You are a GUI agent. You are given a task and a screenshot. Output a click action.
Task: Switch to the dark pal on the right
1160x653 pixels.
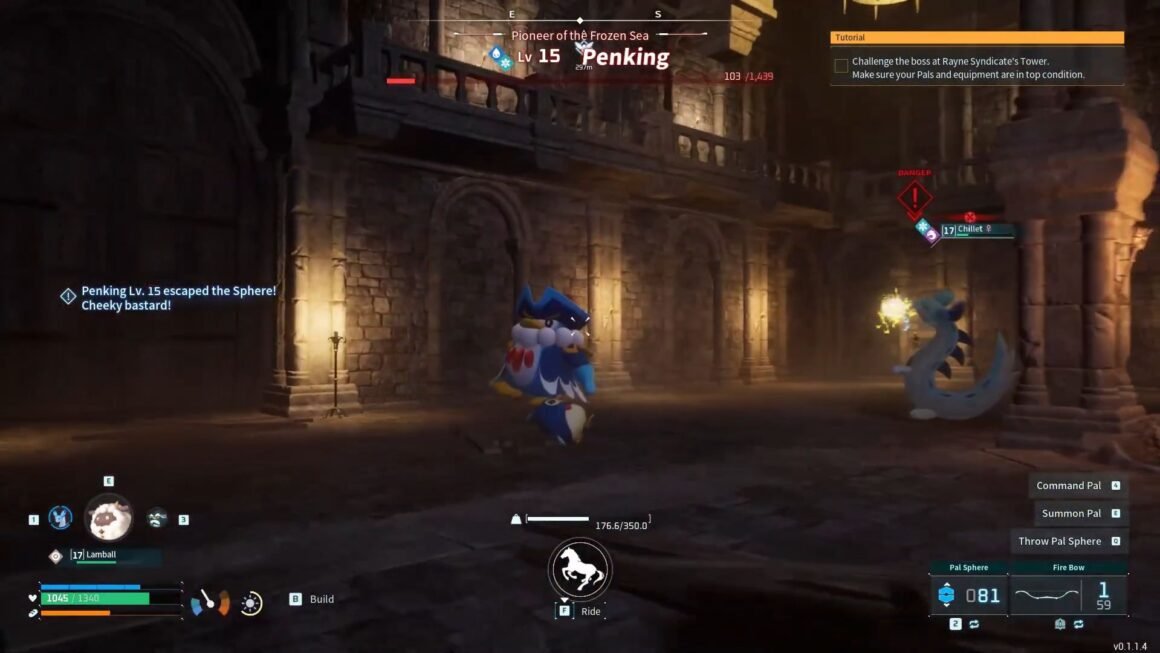[157, 518]
